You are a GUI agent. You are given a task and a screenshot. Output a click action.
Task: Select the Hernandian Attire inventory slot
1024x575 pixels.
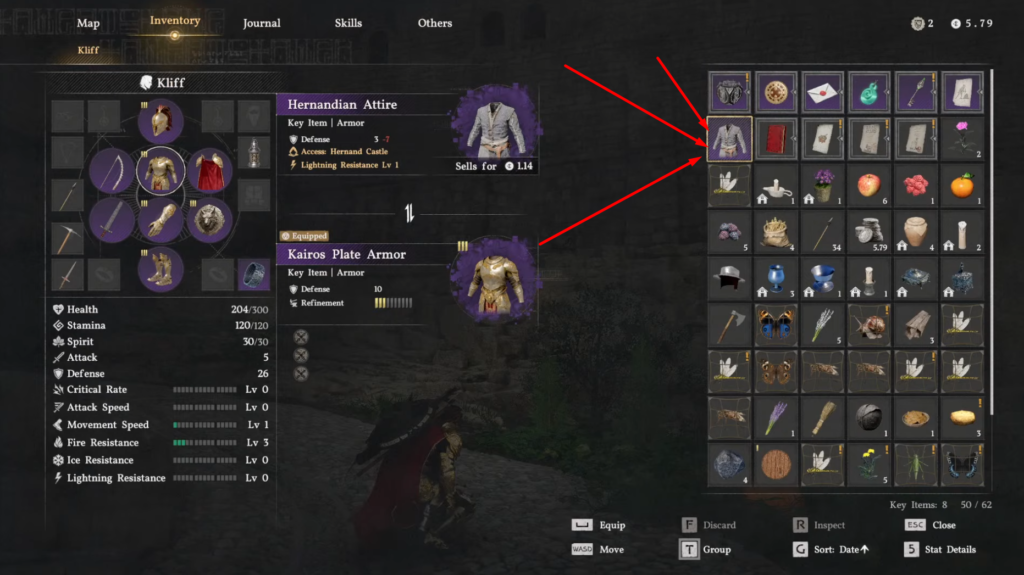pos(730,138)
